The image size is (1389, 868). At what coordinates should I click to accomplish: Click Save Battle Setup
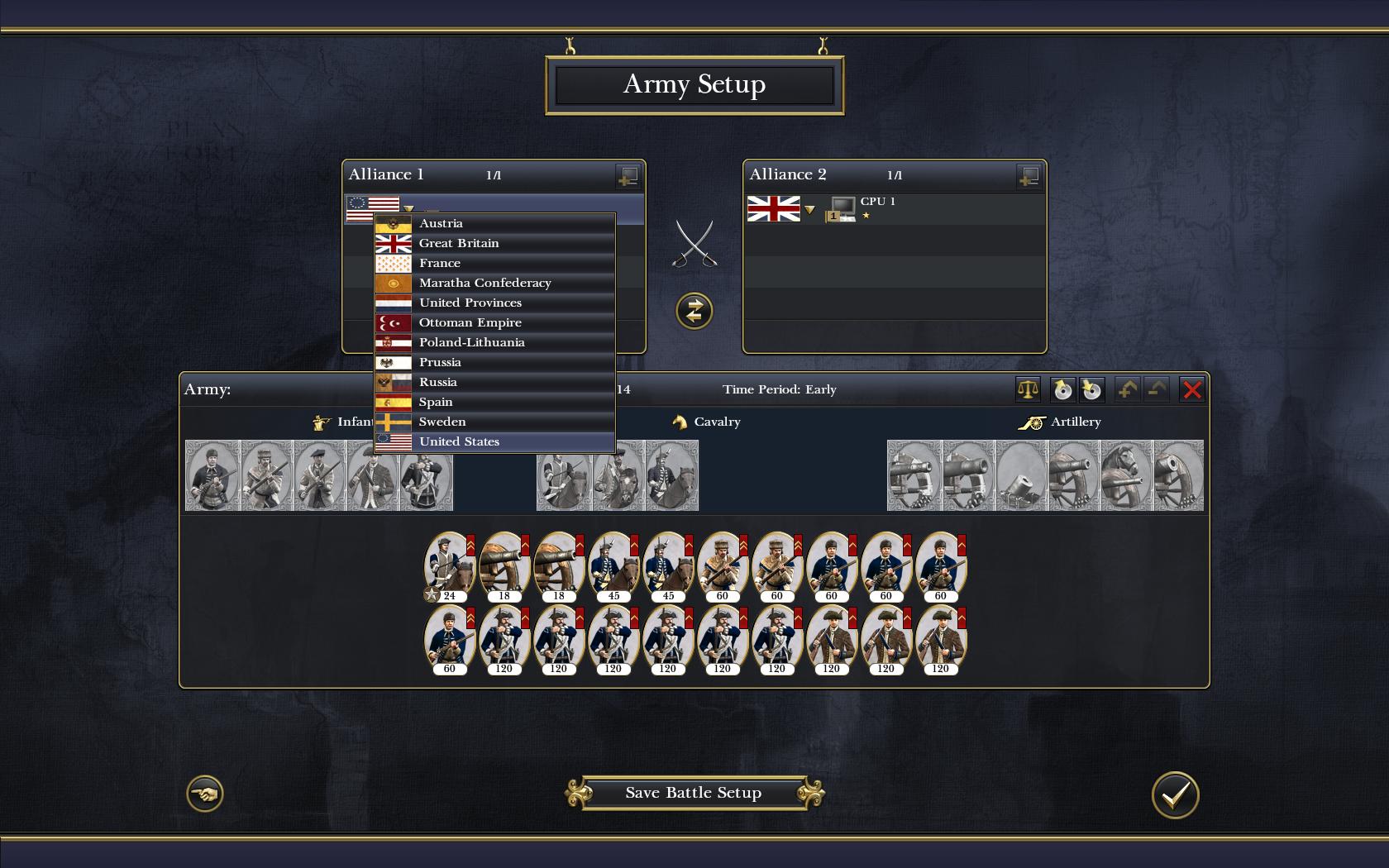pos(694,793)
